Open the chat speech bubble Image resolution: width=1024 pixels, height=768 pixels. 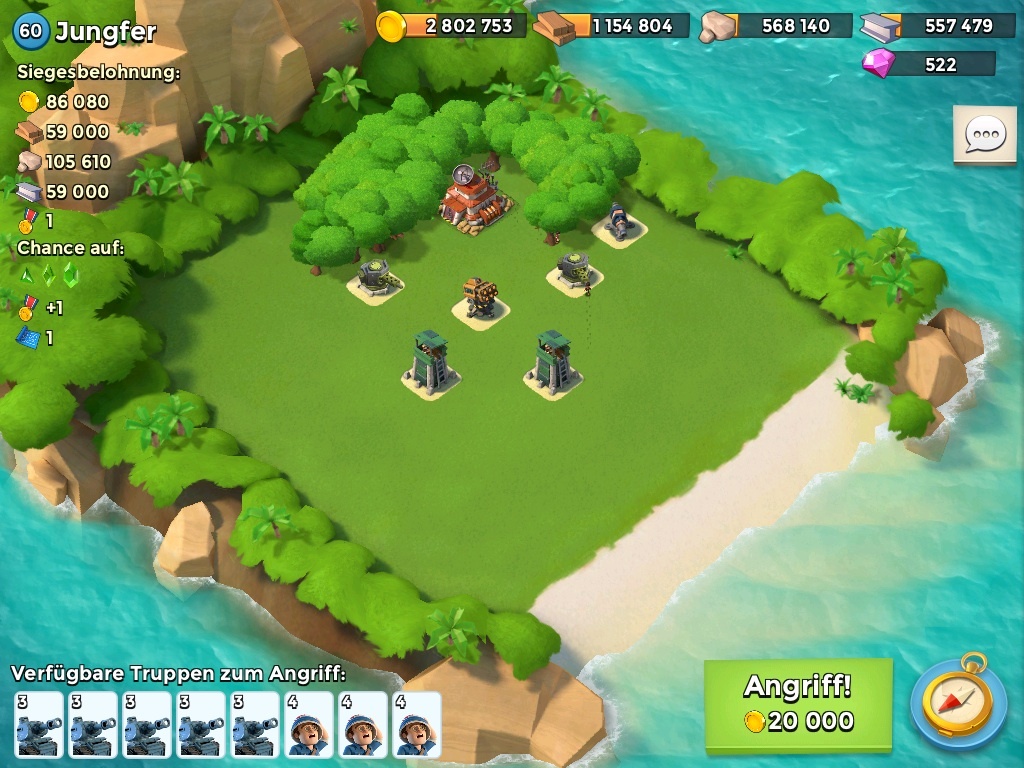[984, 134]
